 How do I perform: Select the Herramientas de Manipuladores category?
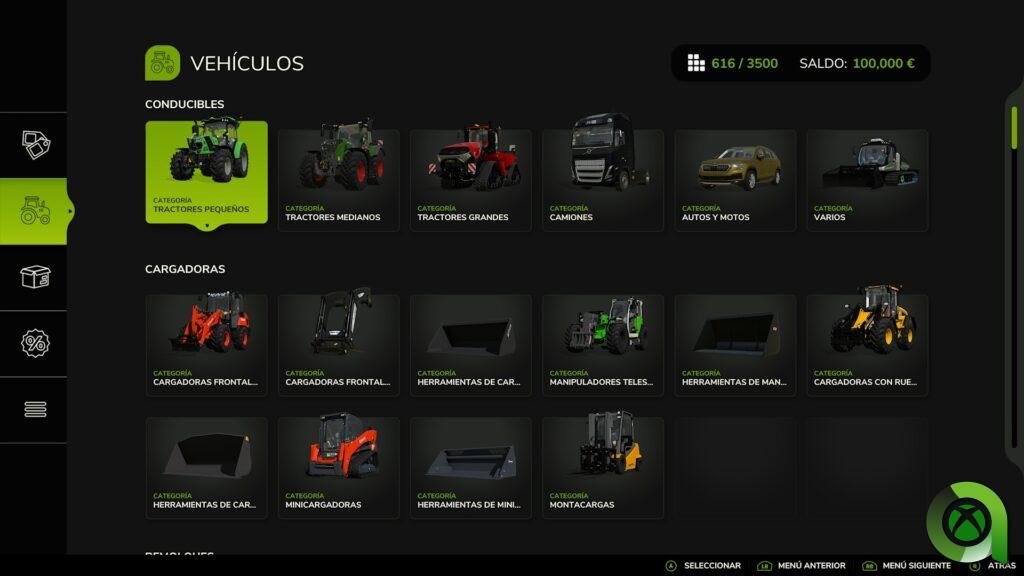coord(735,344)
